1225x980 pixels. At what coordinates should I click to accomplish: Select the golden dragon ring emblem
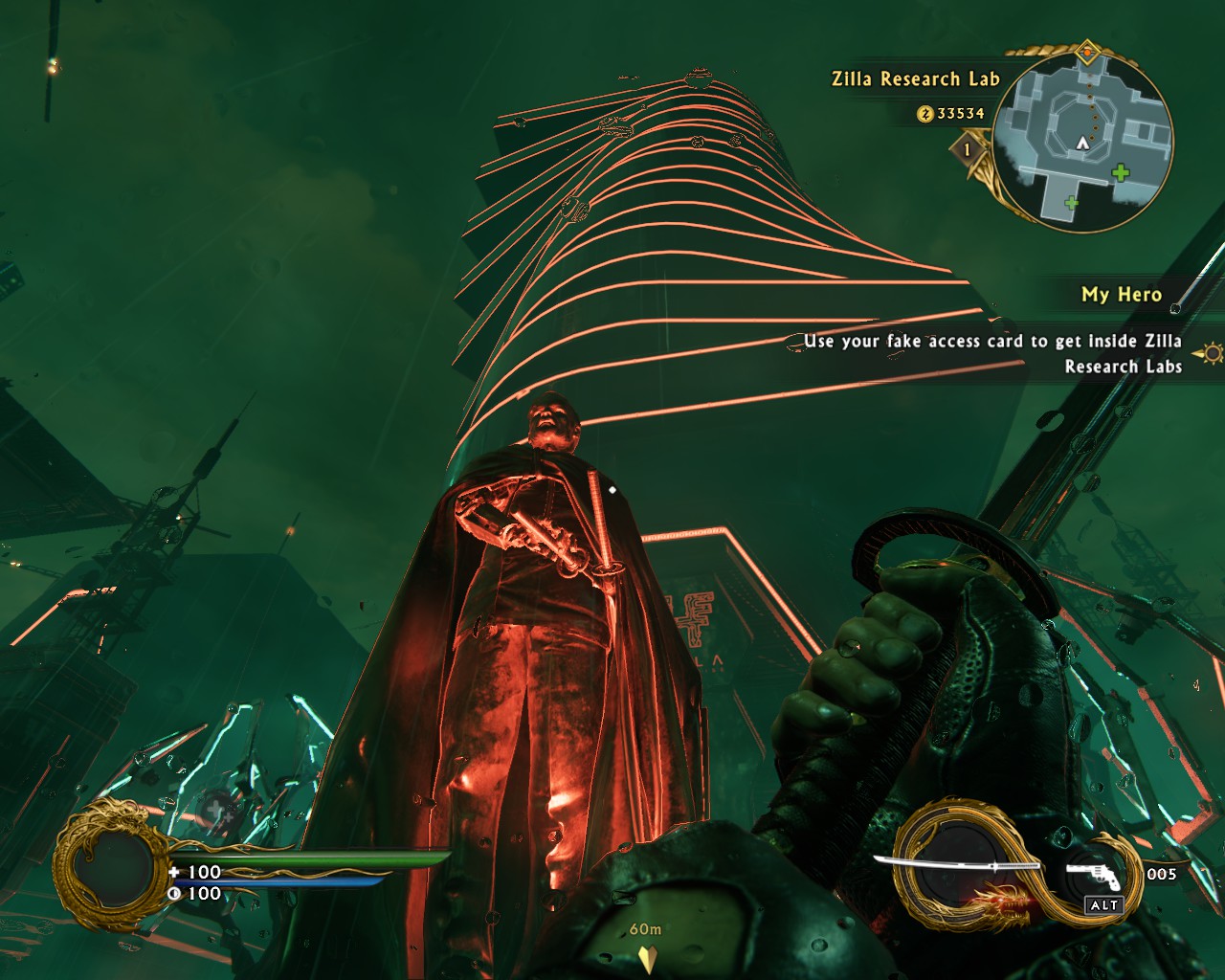103,865
